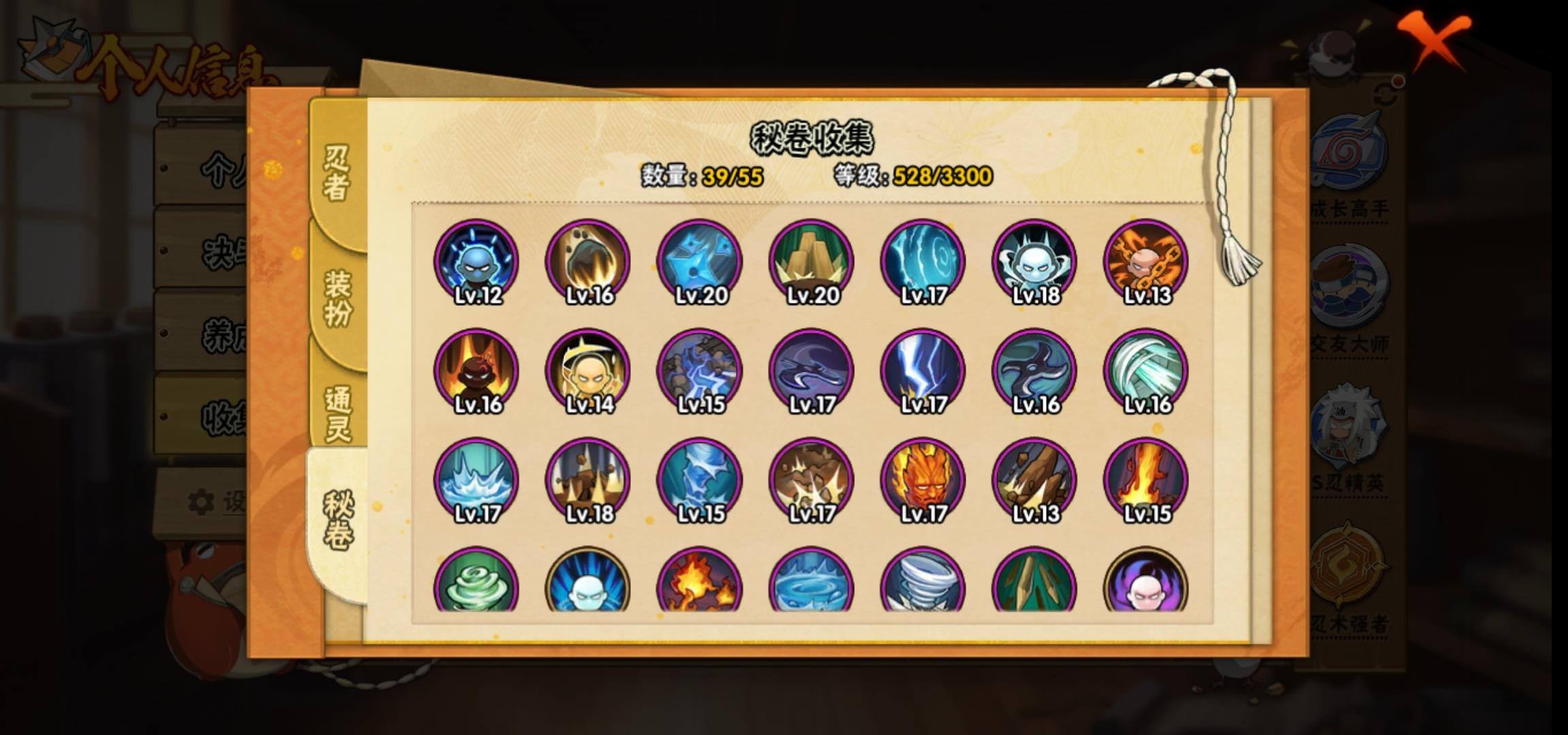This screenshot has width=1568, height=735.
Task: Pick the Lv.17 ice spikes scroll
Action: [476, 480]
